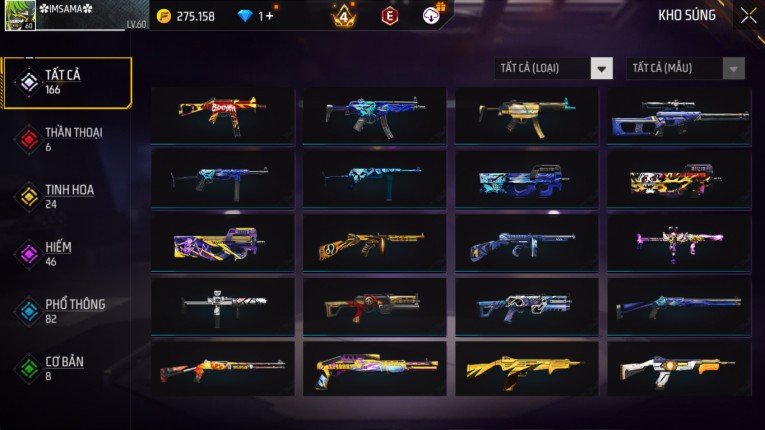The width and height of the screenshot is (765, 430).
Task: Select the BOOYAH red-gold MP40 skin
Action: [223, 115]
